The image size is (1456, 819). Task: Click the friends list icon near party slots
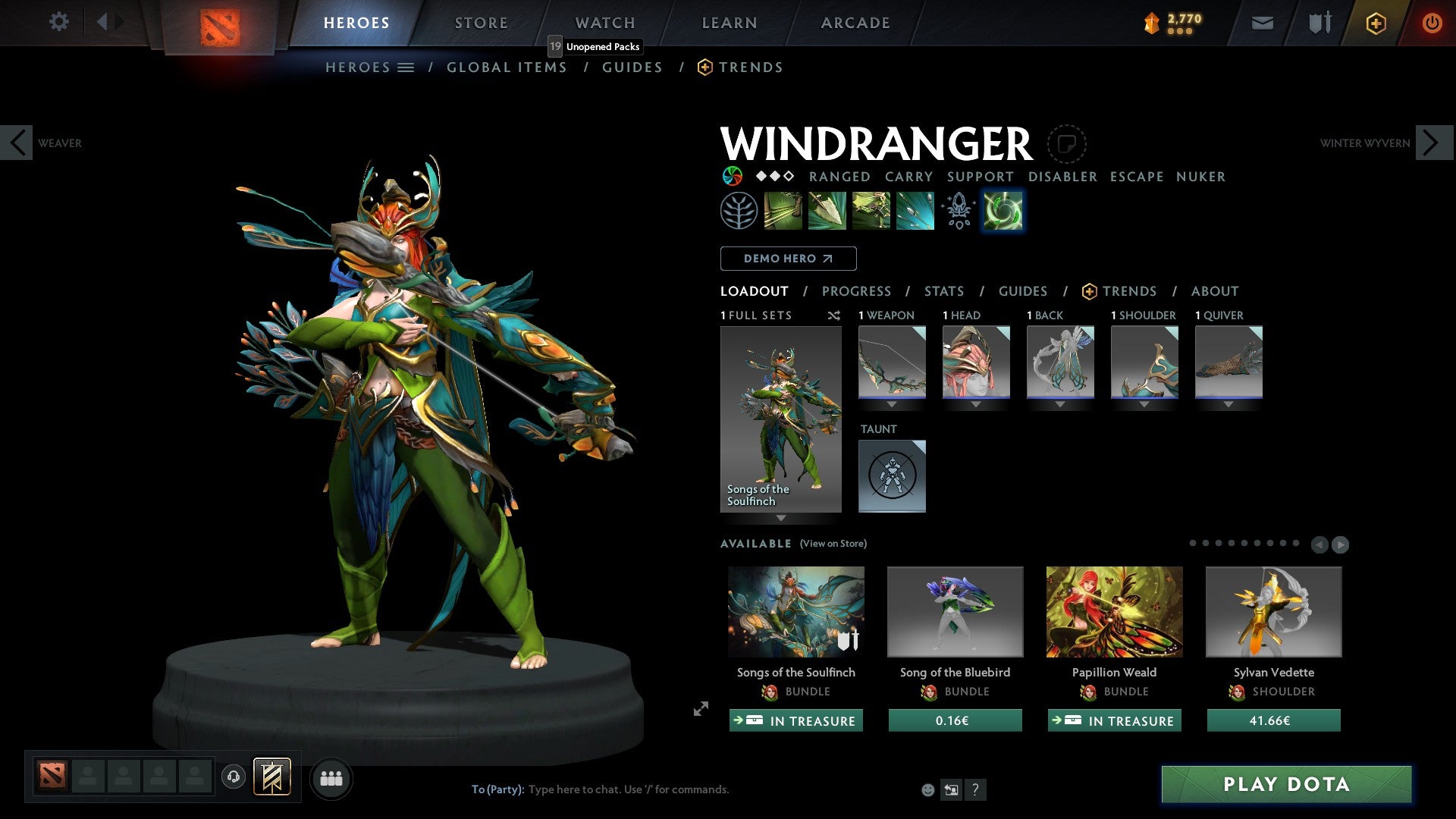331,778
